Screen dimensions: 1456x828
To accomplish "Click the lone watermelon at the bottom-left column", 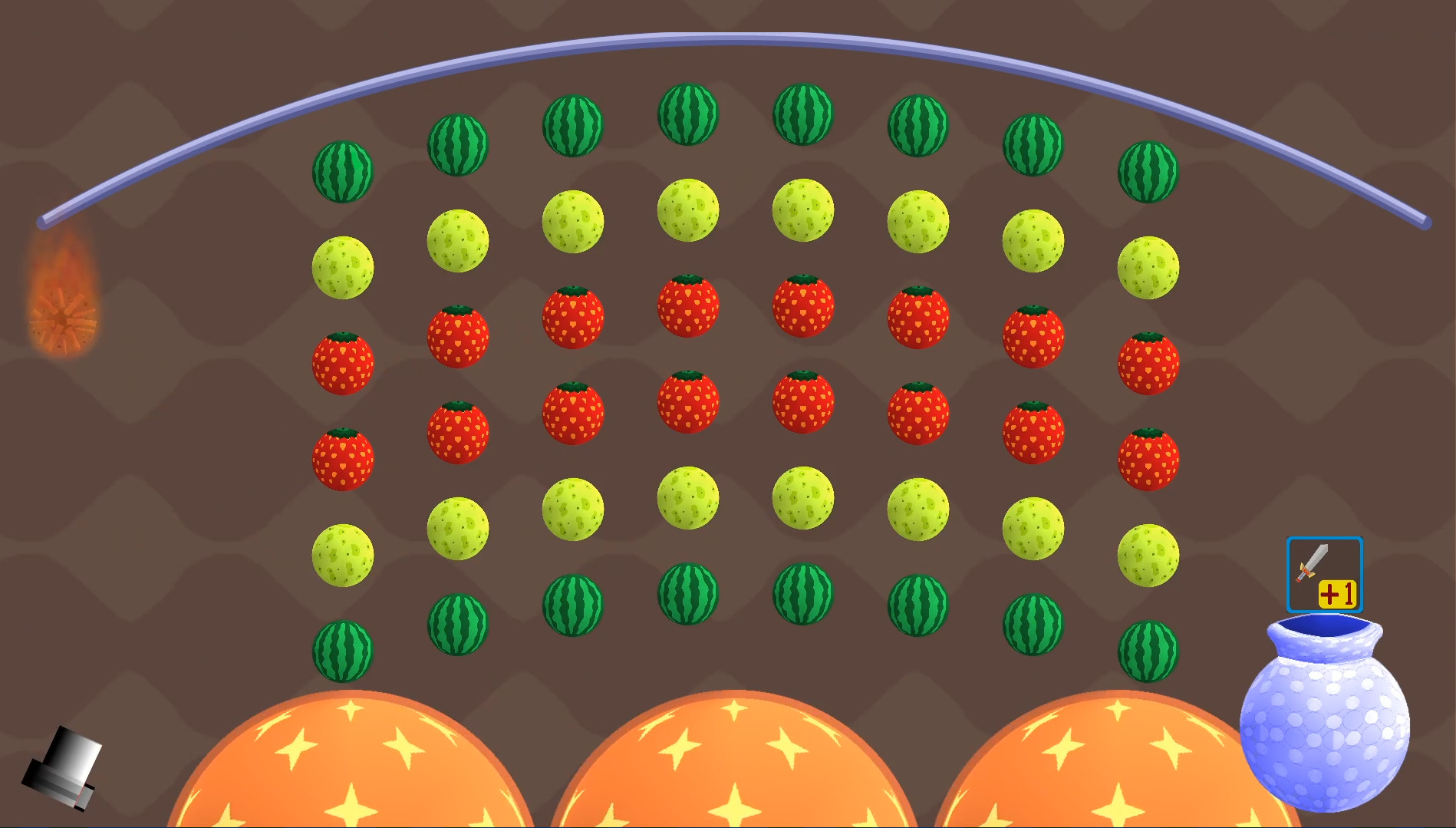I will (x=344, y=653).
